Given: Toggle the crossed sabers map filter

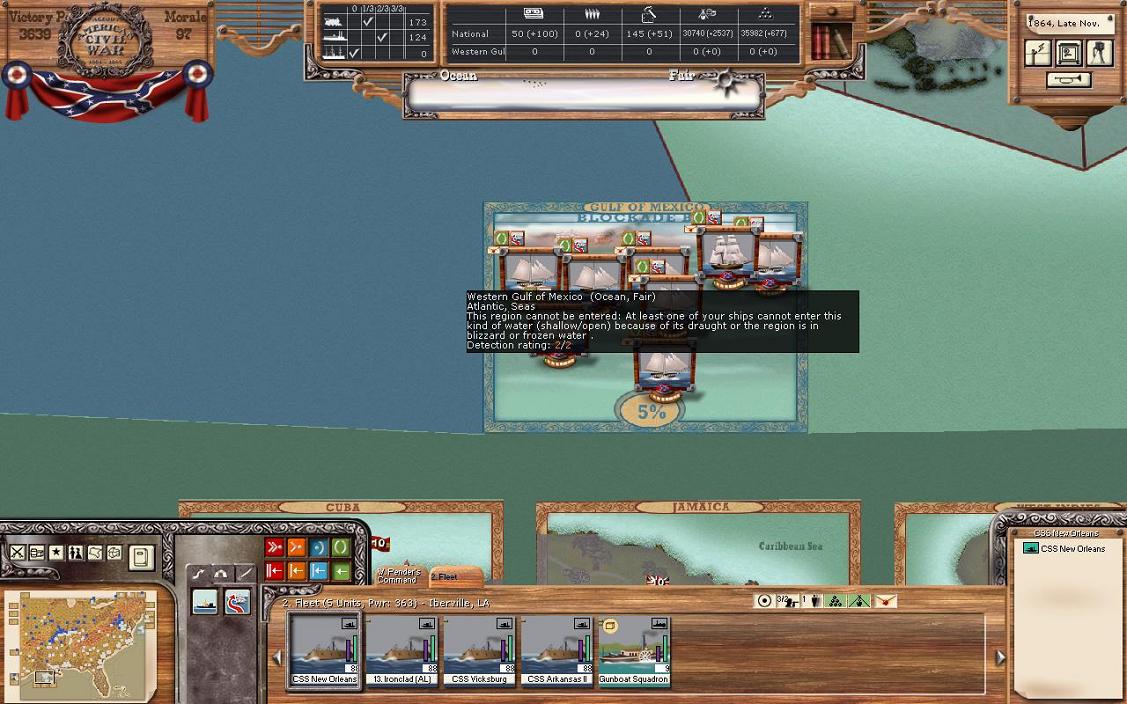Looking at the screenshot, I should coord(17,553).
